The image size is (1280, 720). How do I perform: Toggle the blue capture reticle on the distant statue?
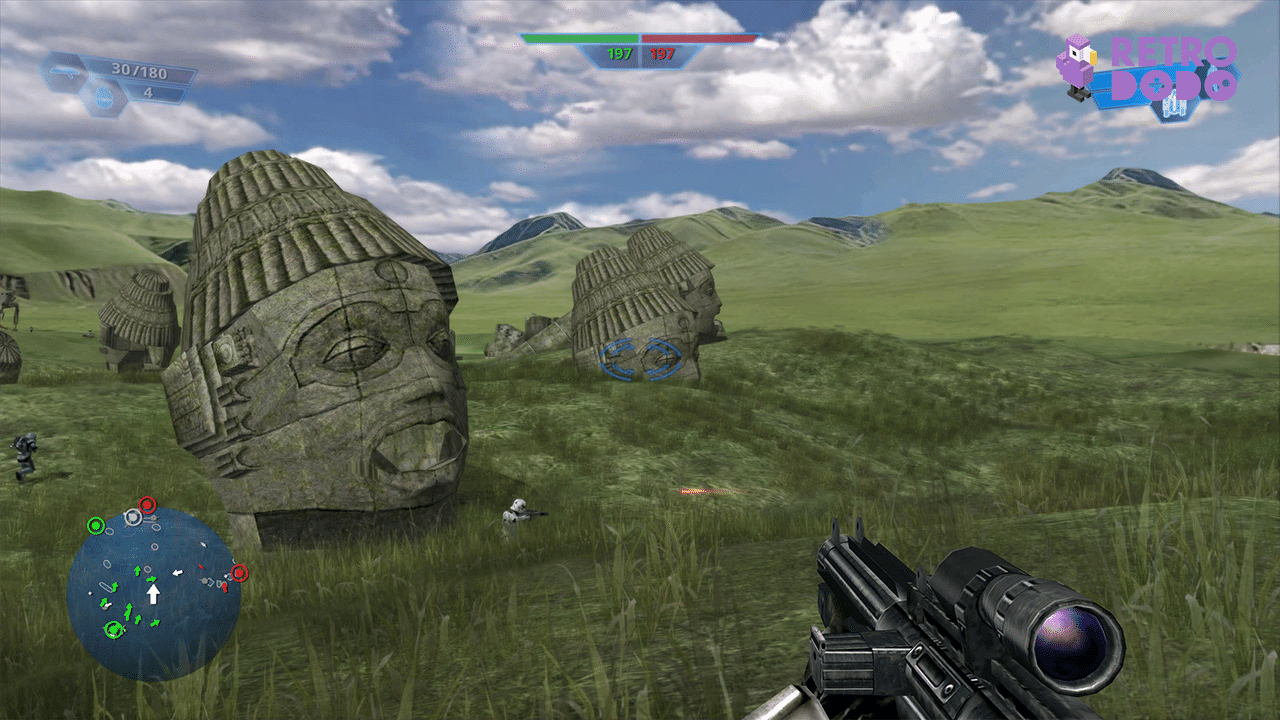[641, 358]
